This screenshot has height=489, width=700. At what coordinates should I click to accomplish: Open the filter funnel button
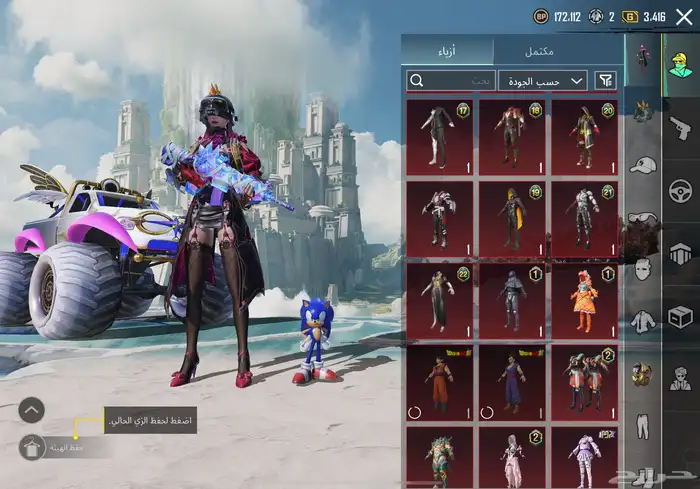point(606,80)
